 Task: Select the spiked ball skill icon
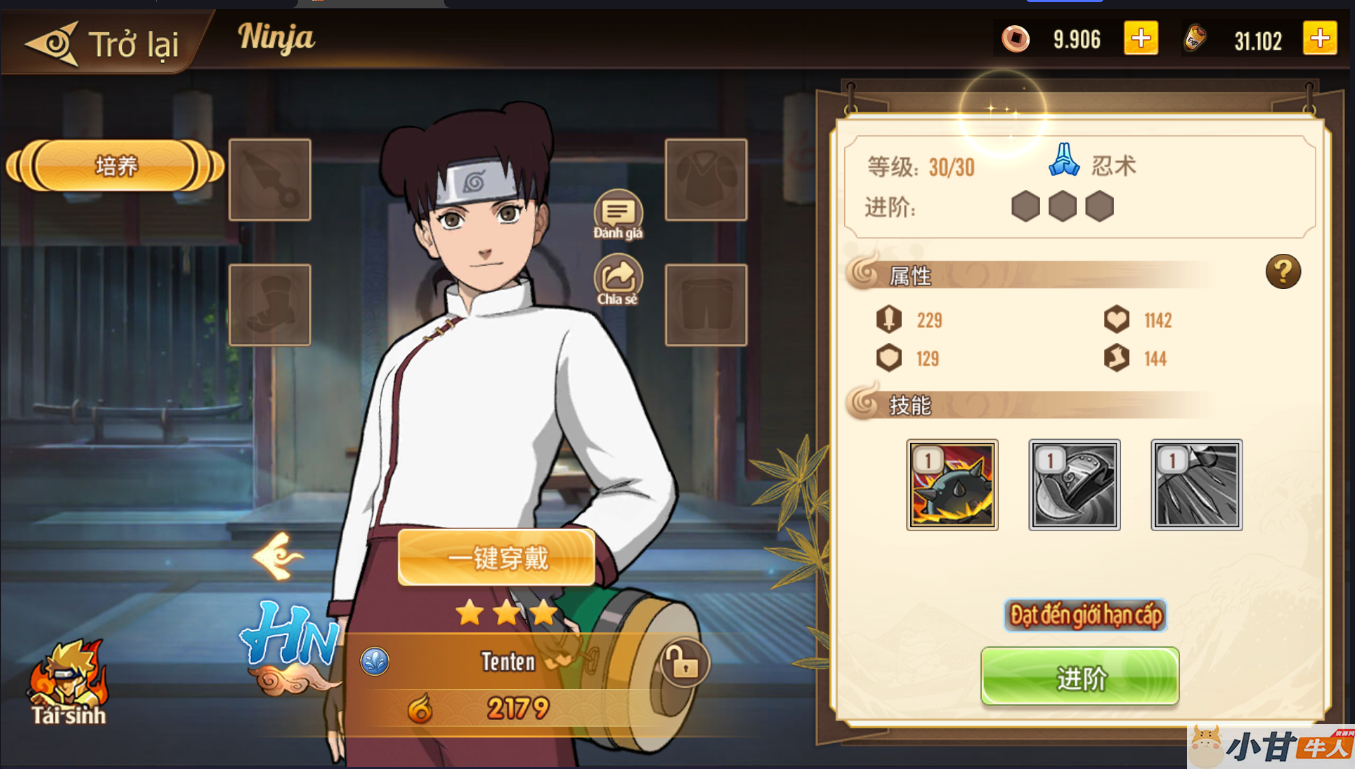pyautogui.click(x=952, y=485)
